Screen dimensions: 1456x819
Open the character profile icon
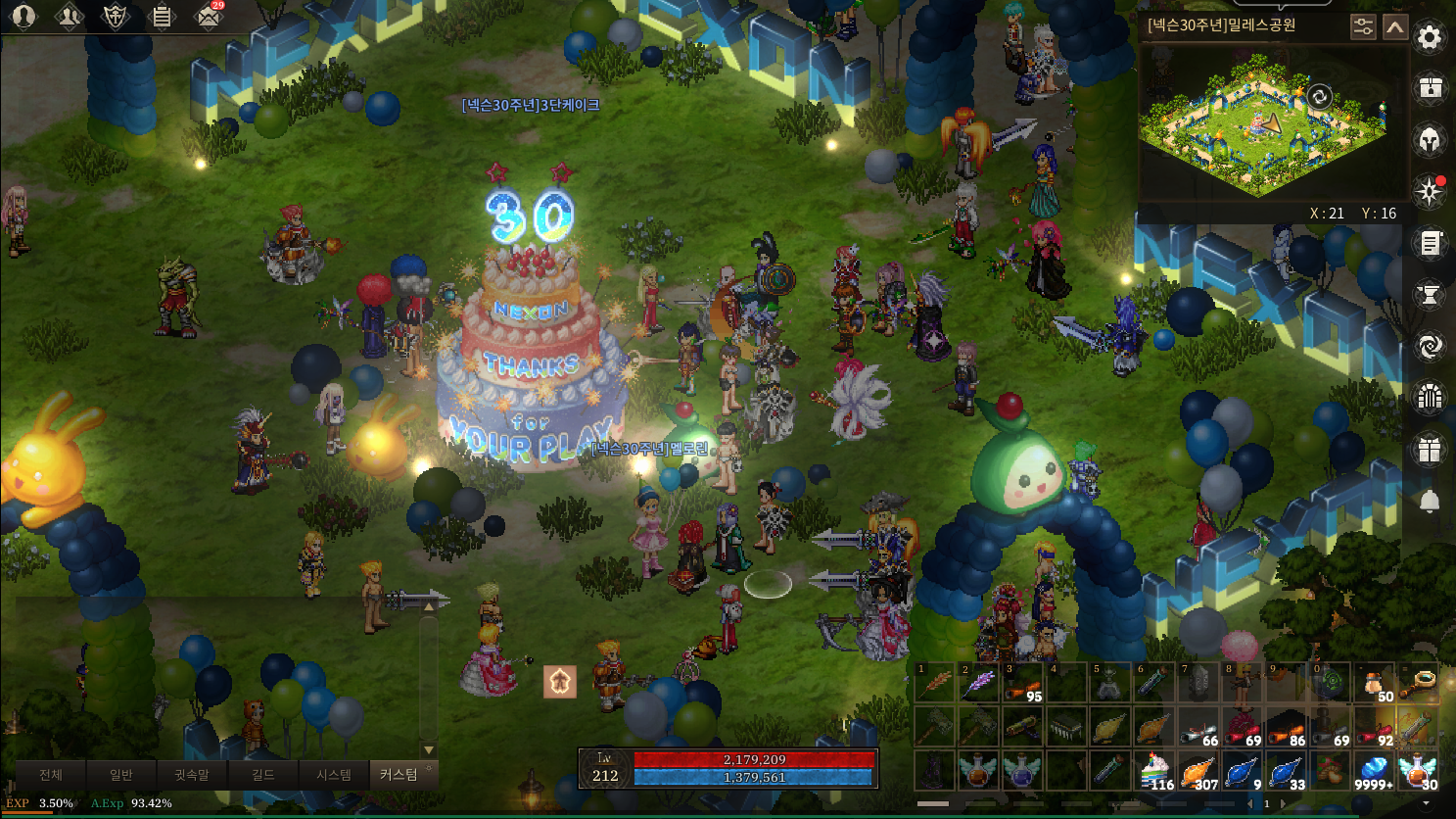23,16
